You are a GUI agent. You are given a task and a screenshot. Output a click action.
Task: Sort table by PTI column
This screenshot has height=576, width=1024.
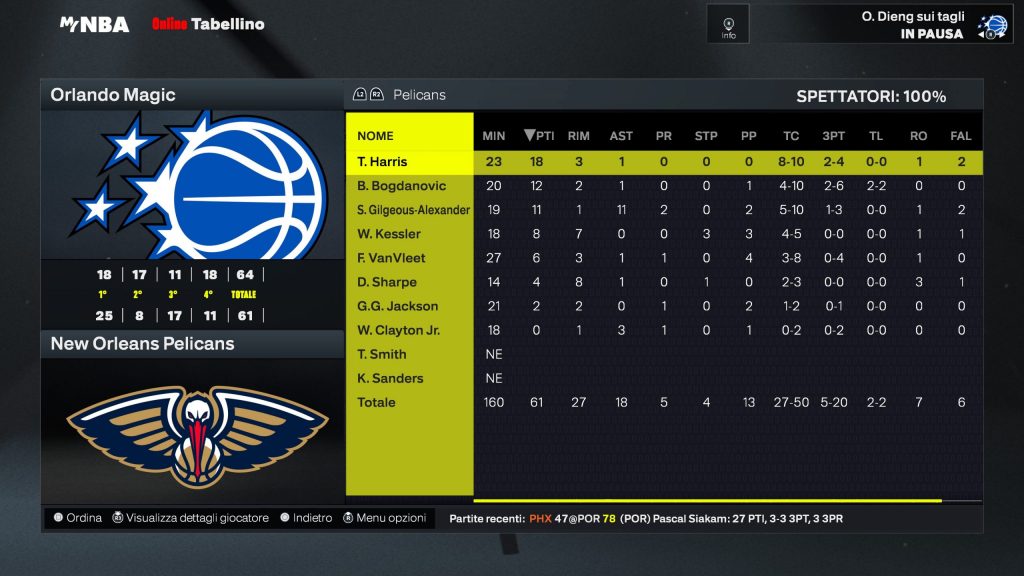coord(539,136)
